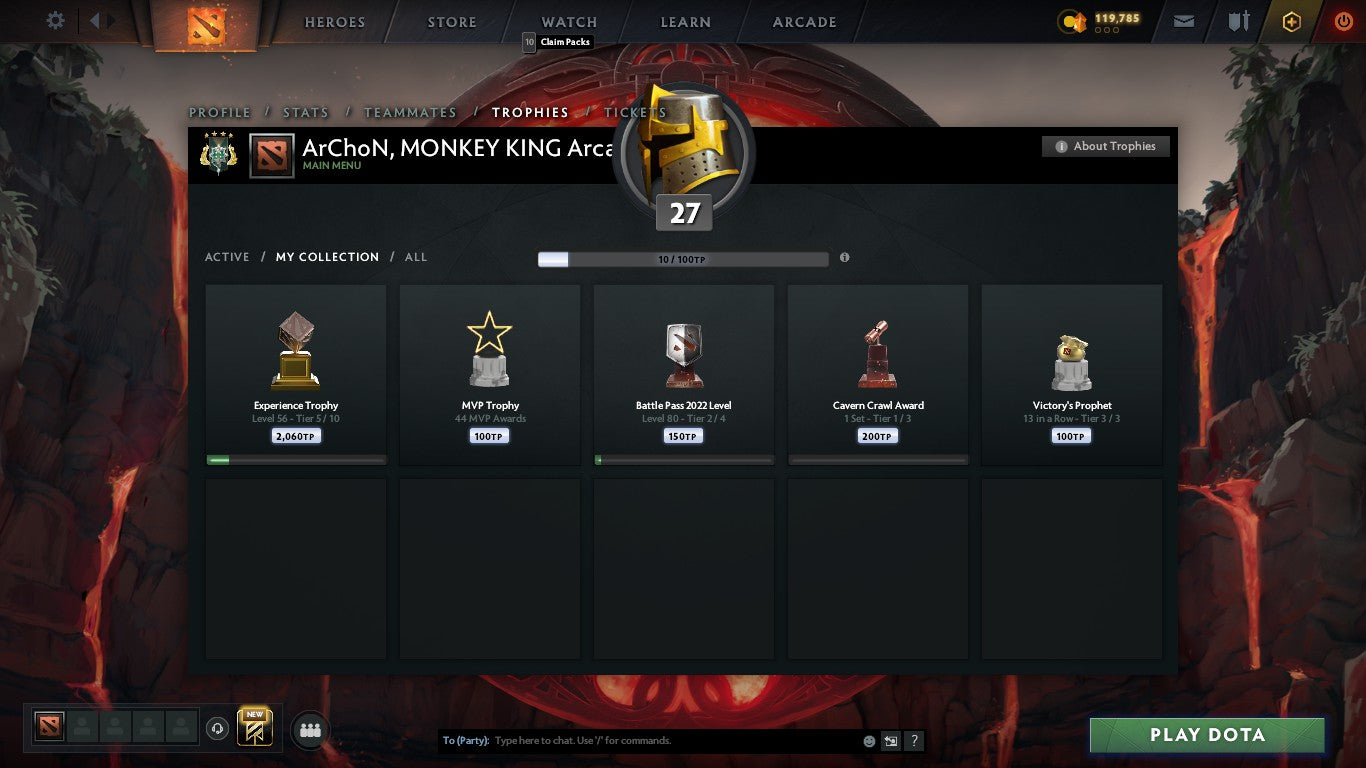Image resolution: width=1366 pixels, height=768 pixels.
Task: Open the About Trophies info panel
Action: [1106, 146]
